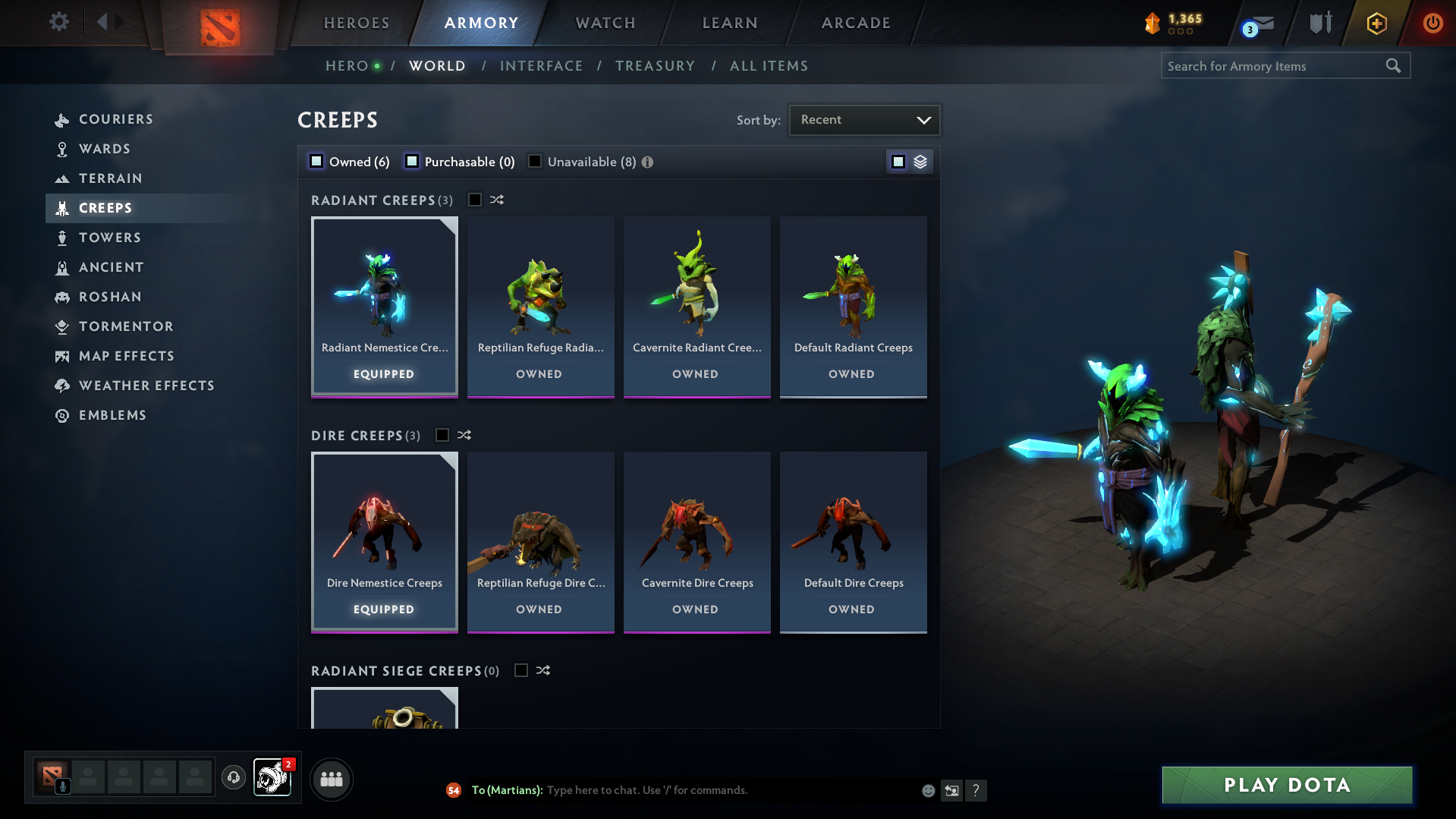Select the Wards category icon

tap(62, 149)
